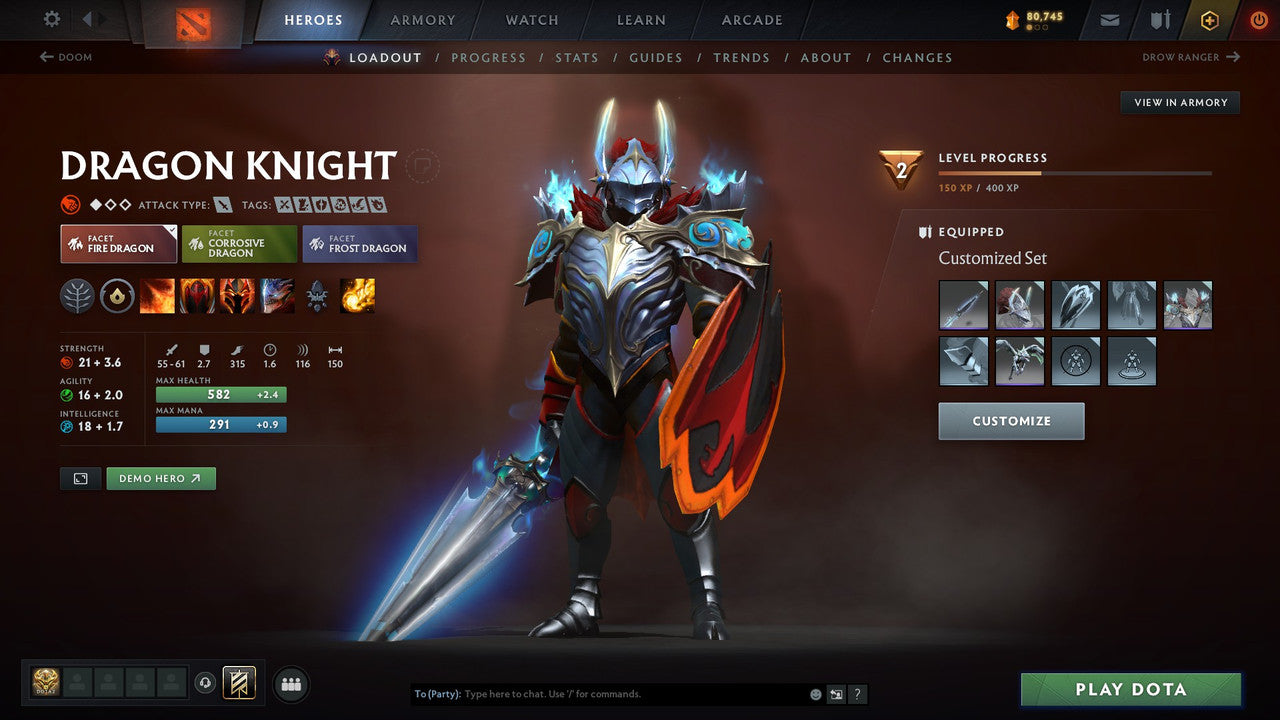Click the voice chat headset icon
1280x720 pixels.
tap(206, 683)
